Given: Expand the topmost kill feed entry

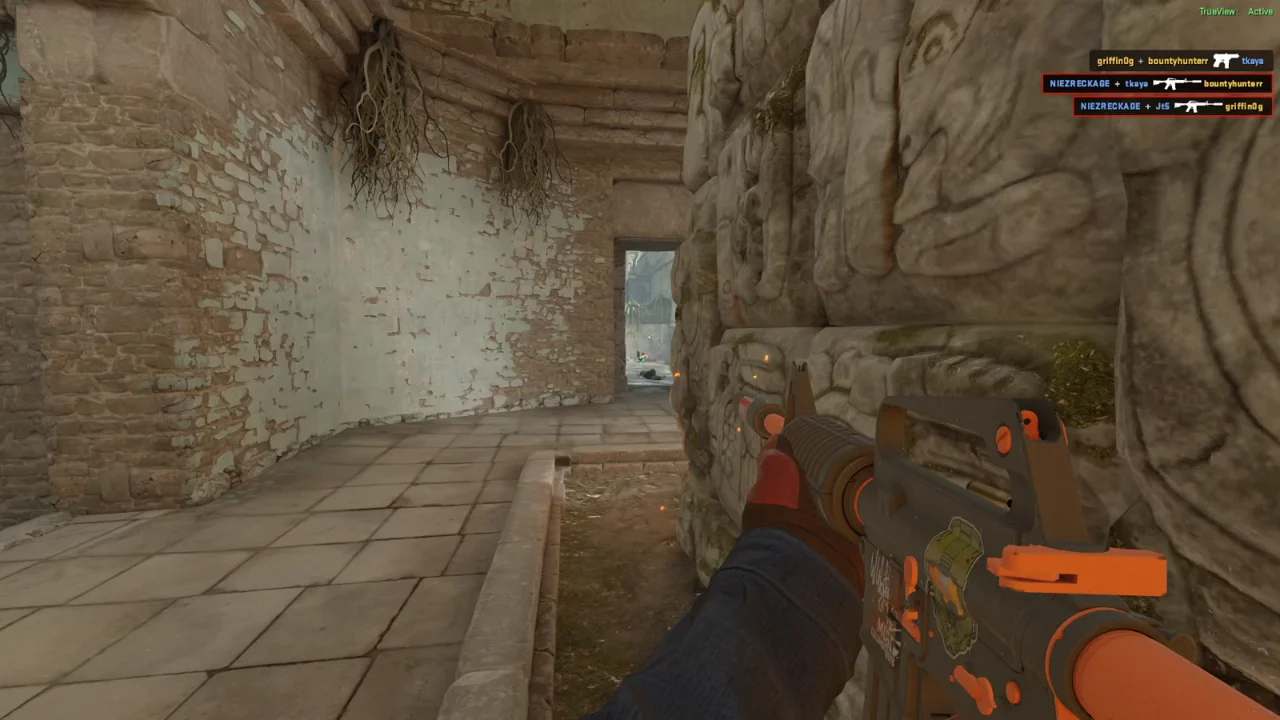Looking at the screenshot, I should (1180, 60).
